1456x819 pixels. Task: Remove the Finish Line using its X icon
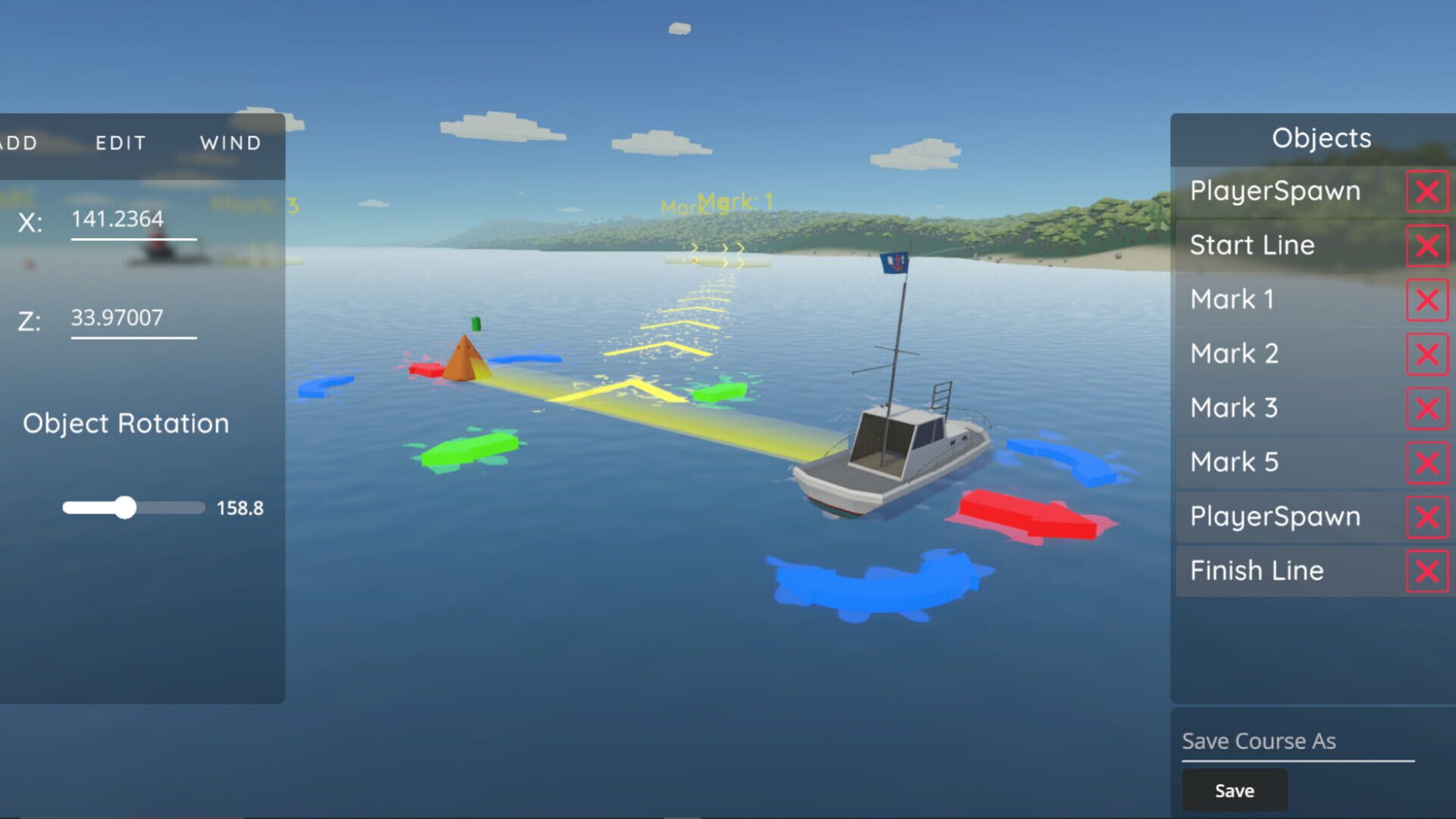tap(1426, 571)
